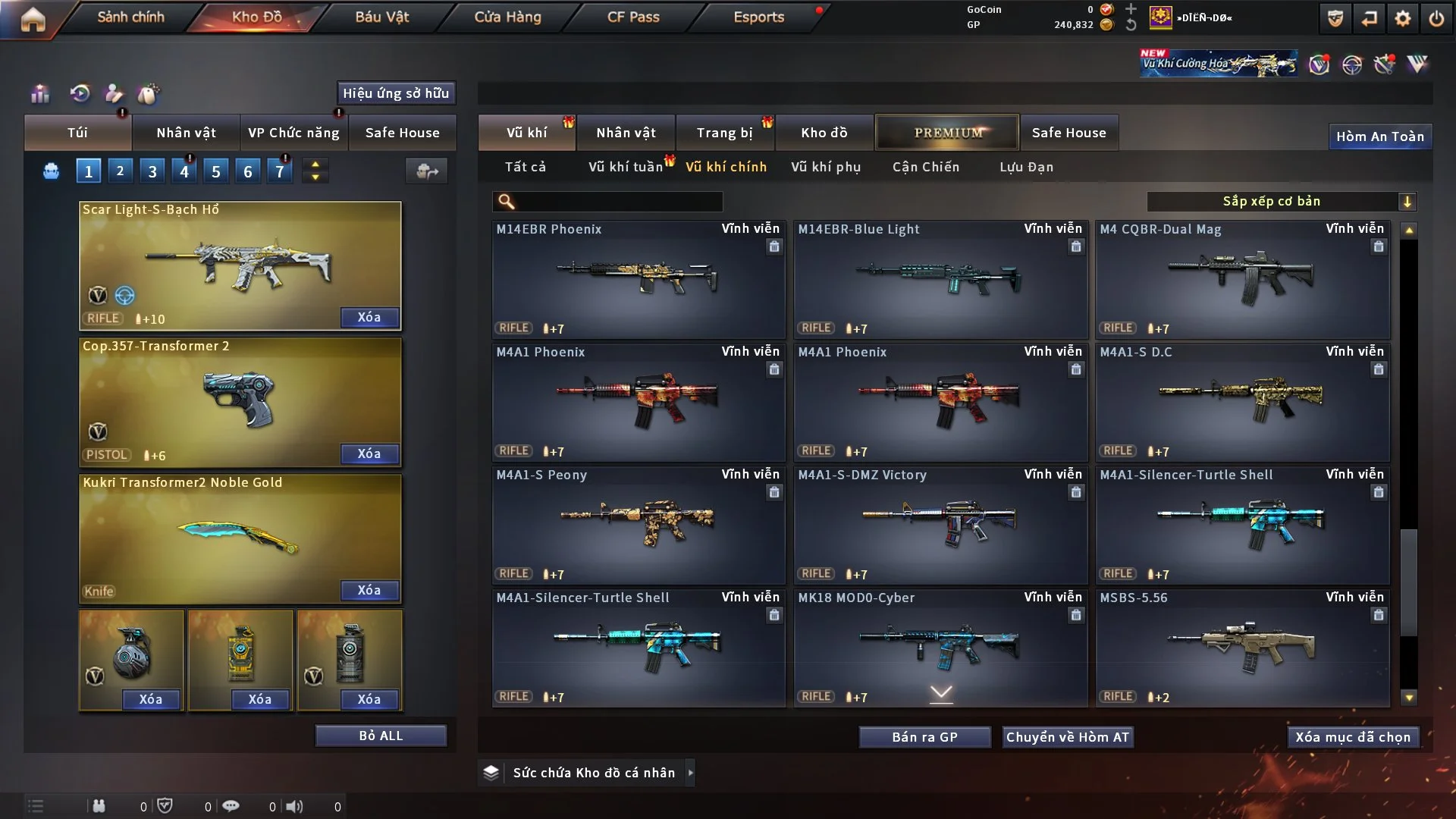Open the CF Pass menu
Screen dimensions: 1456x819
coord(633,17)
